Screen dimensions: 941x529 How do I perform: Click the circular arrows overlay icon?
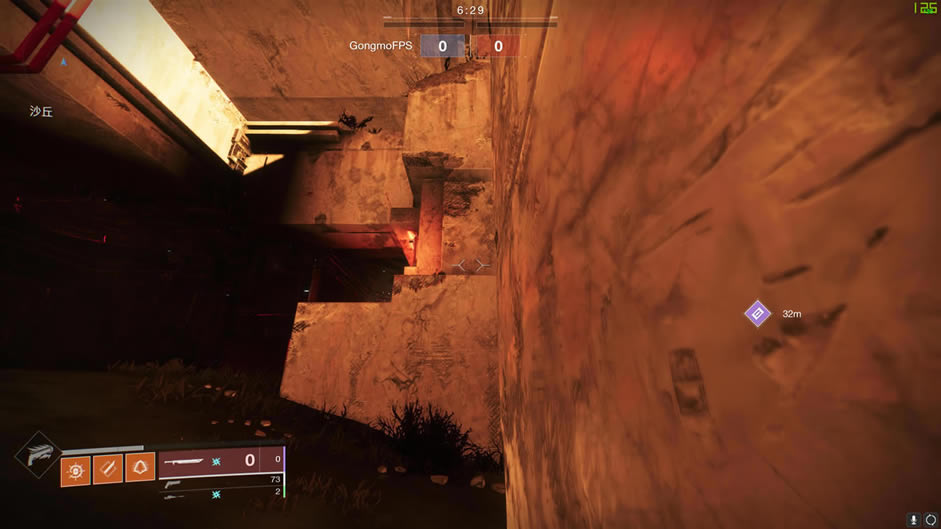(x=931, y=520)
